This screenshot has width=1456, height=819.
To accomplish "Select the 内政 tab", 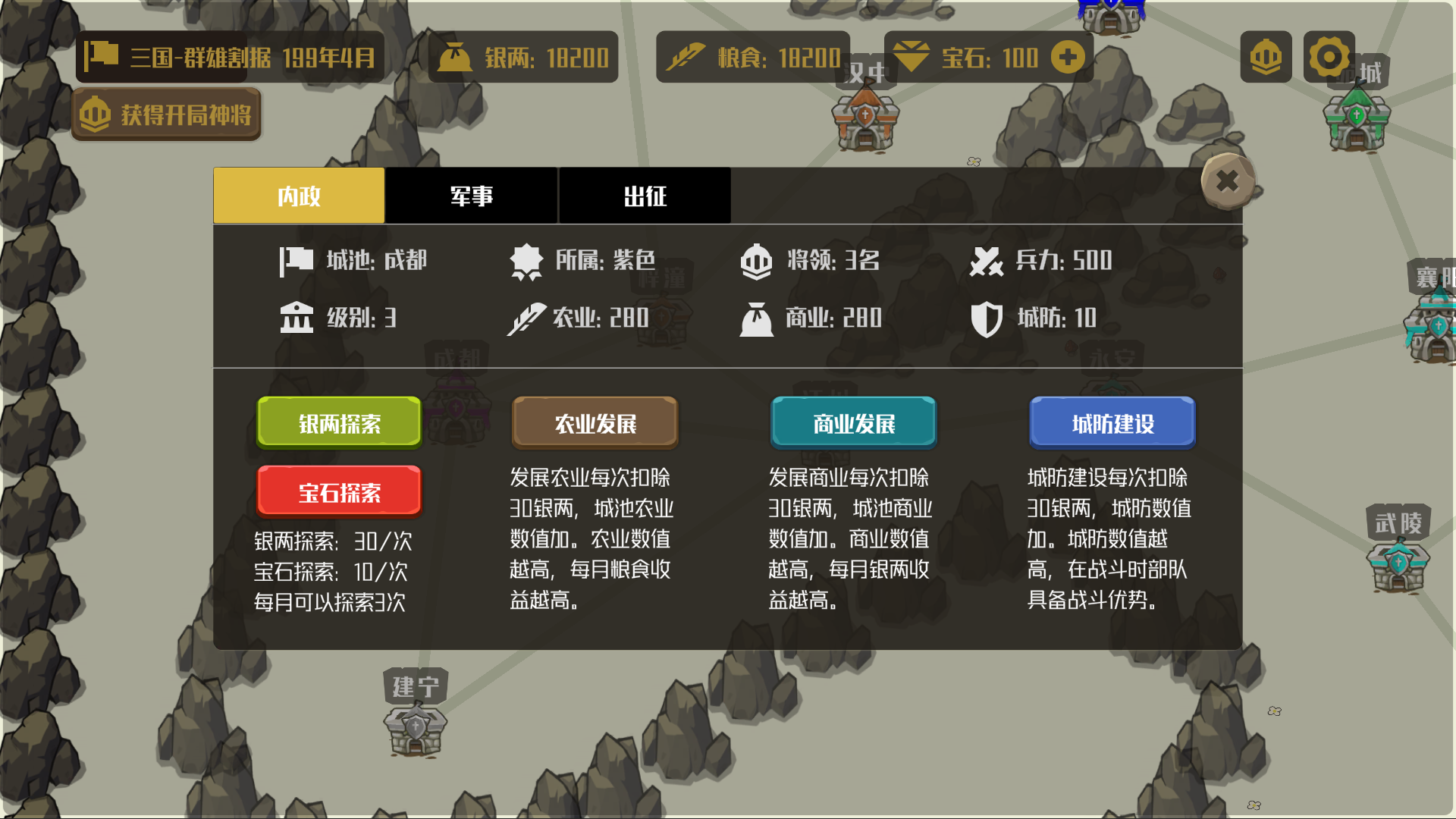I will pyautogui.click(x=298, y=196).
